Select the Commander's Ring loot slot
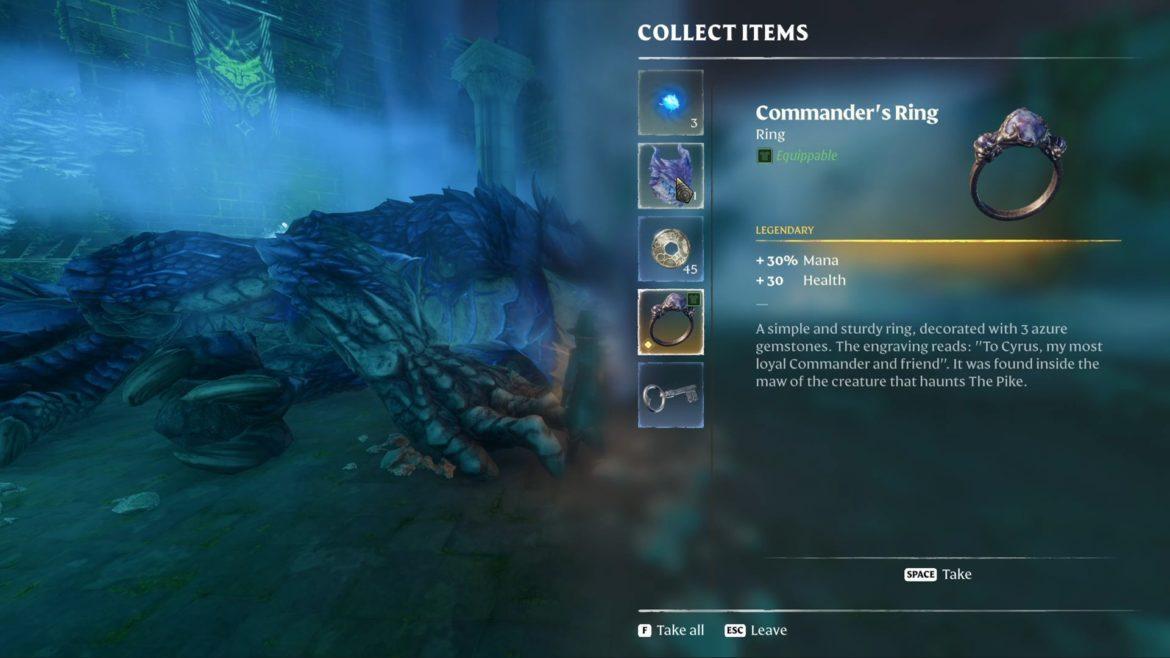 click(x=670, y=322)
